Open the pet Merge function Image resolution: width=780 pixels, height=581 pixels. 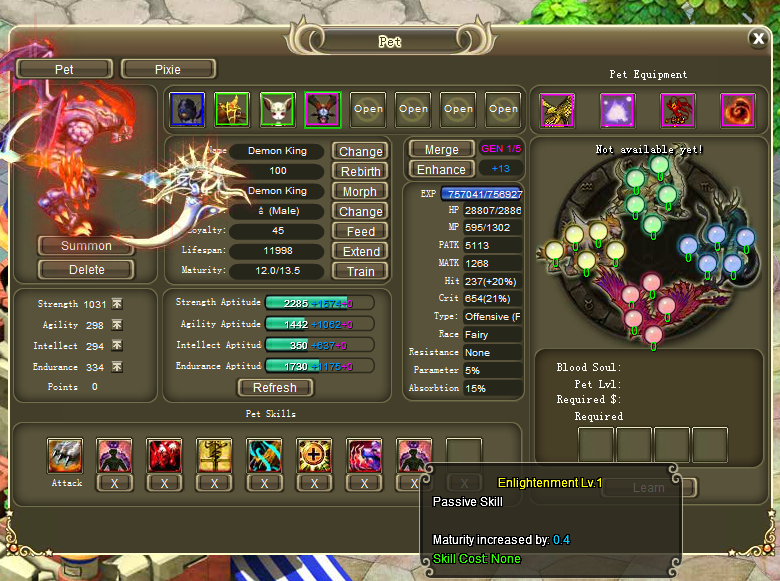[x=441, y=149]
